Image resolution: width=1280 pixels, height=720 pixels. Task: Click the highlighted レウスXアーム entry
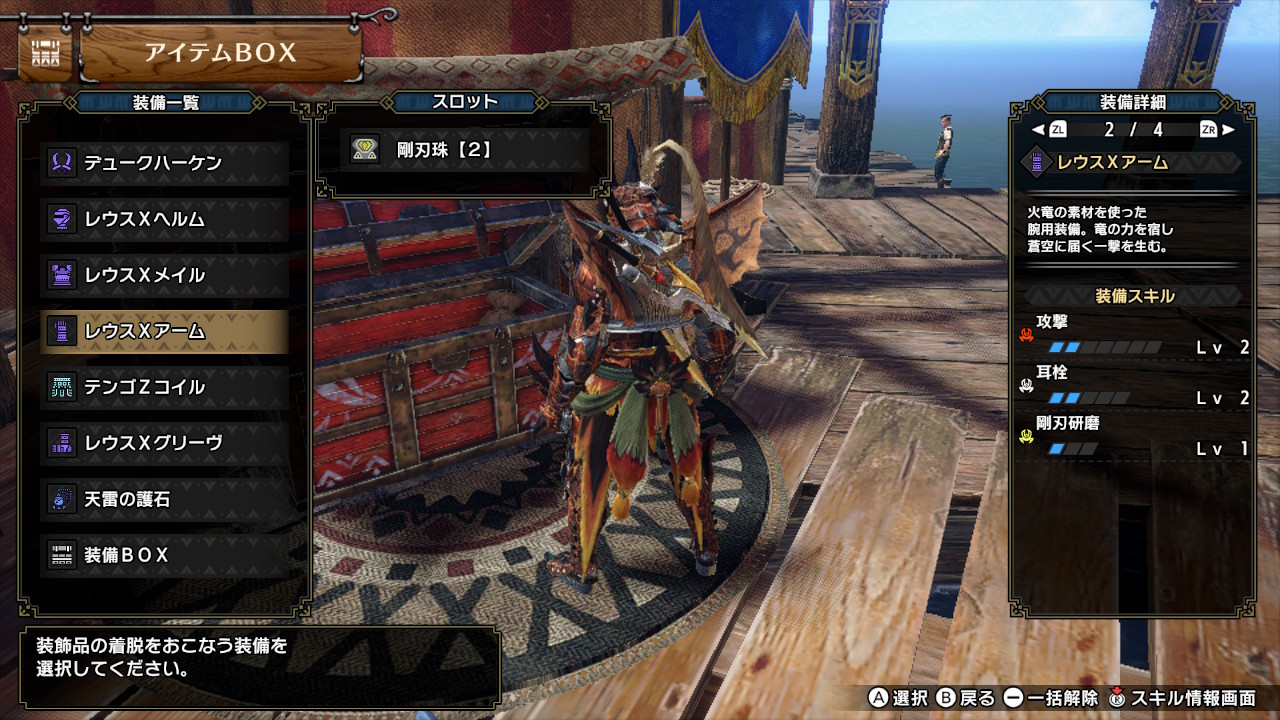165,331
